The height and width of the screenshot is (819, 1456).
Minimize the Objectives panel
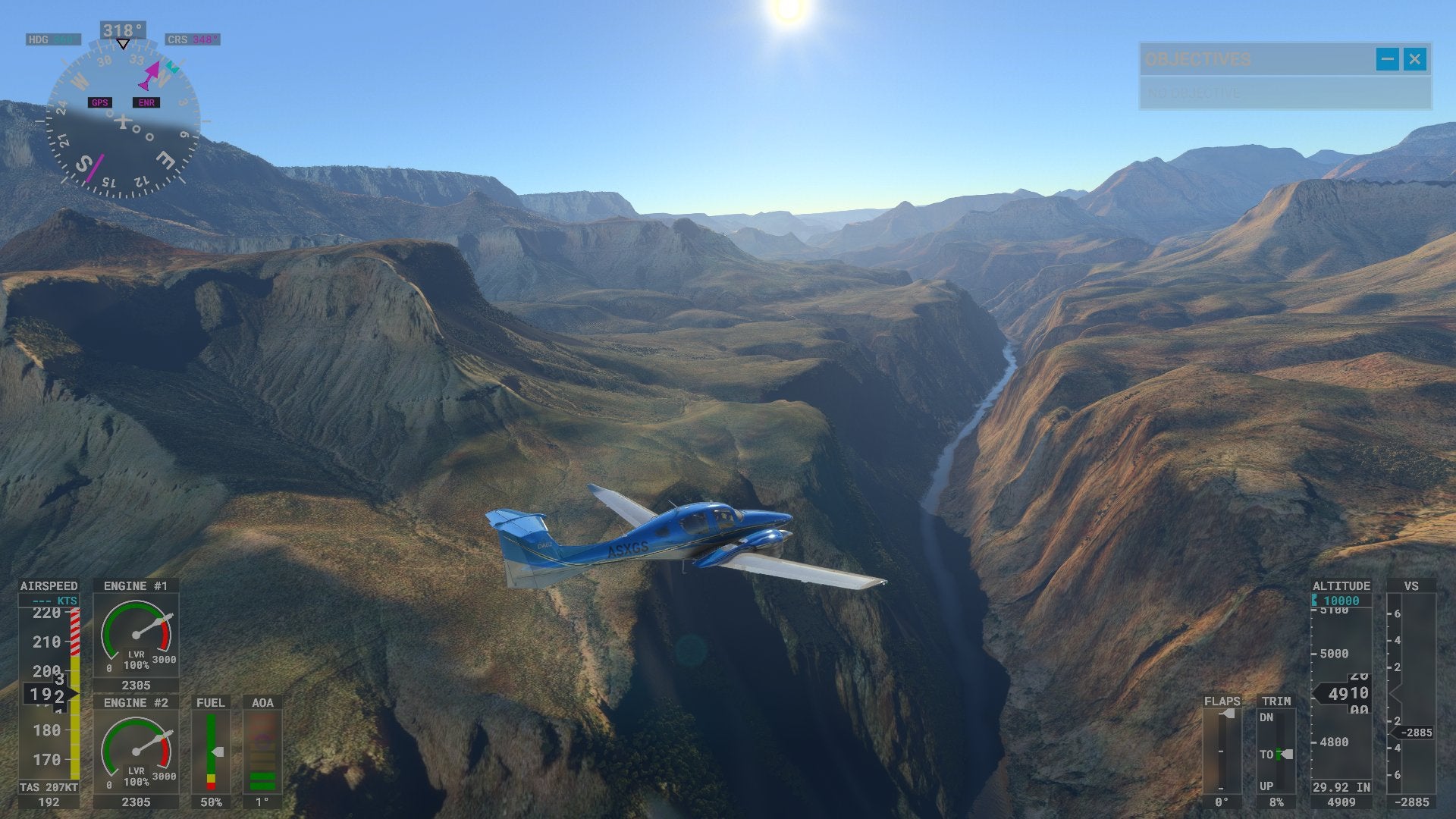(1387, 59)
